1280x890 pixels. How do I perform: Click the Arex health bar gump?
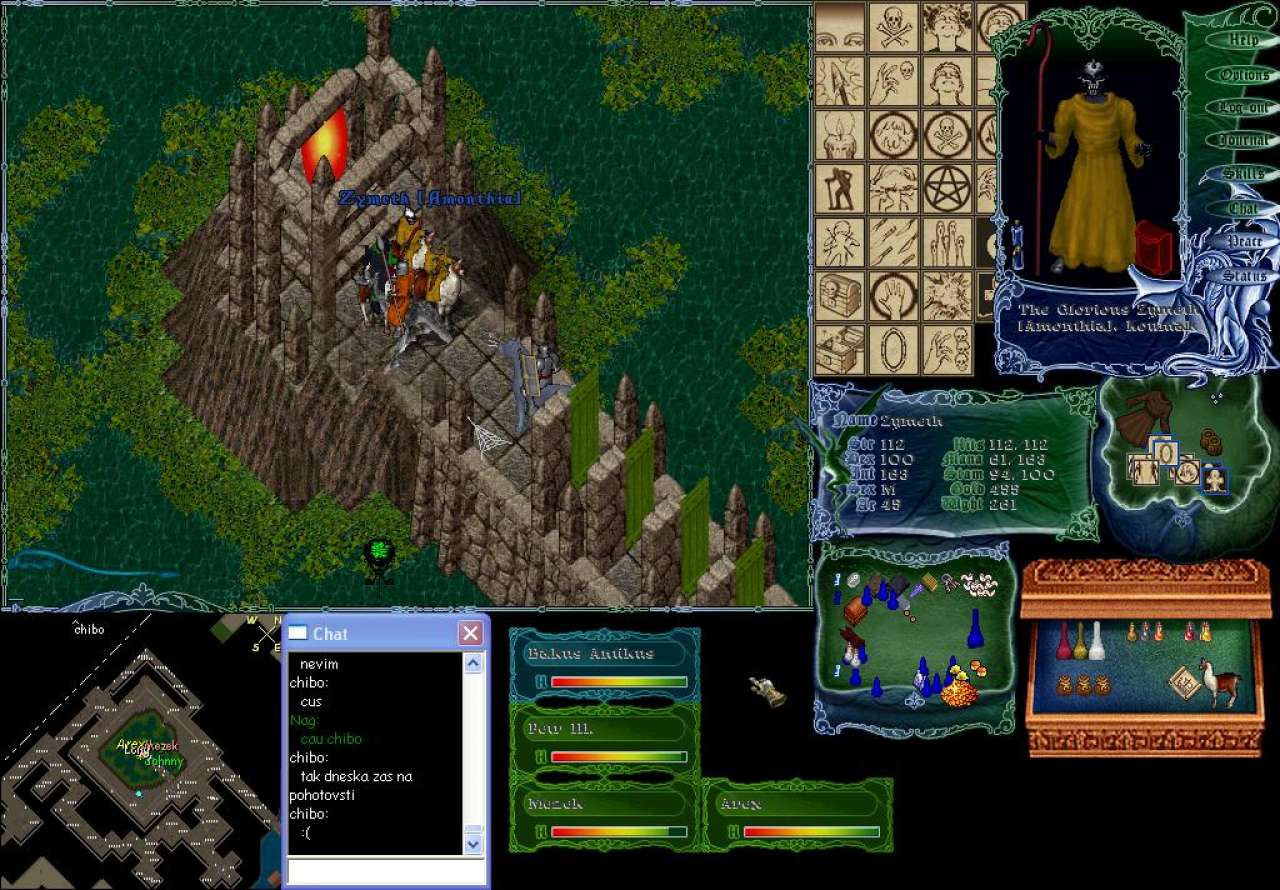797,816
